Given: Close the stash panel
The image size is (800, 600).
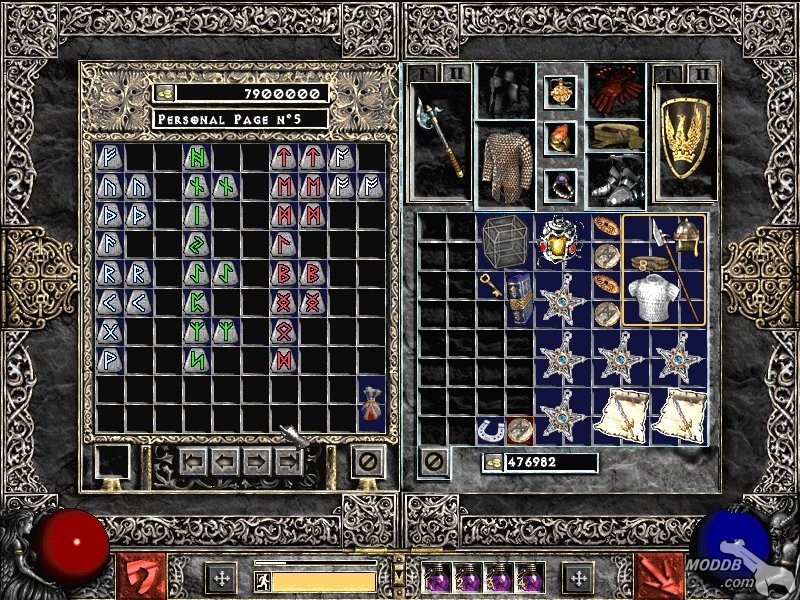Looking at the screenshot, I should [367, 462].
